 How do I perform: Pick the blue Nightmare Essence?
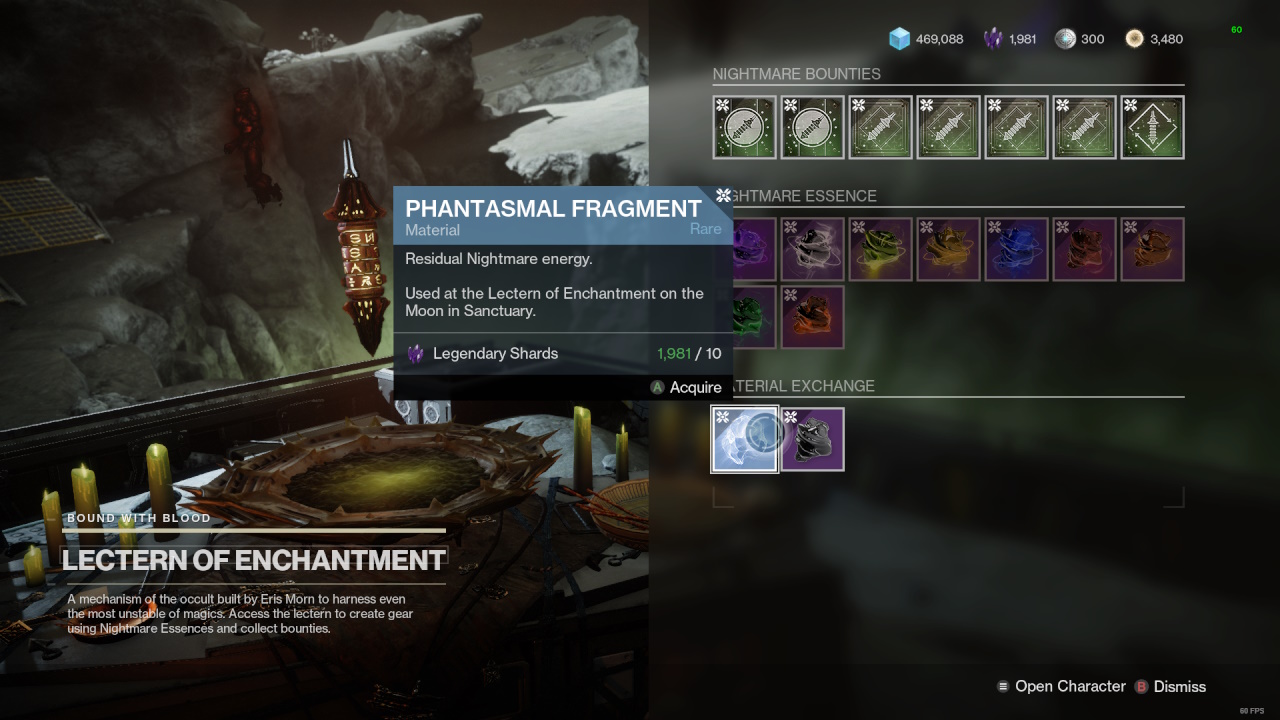click(1017, 249)
